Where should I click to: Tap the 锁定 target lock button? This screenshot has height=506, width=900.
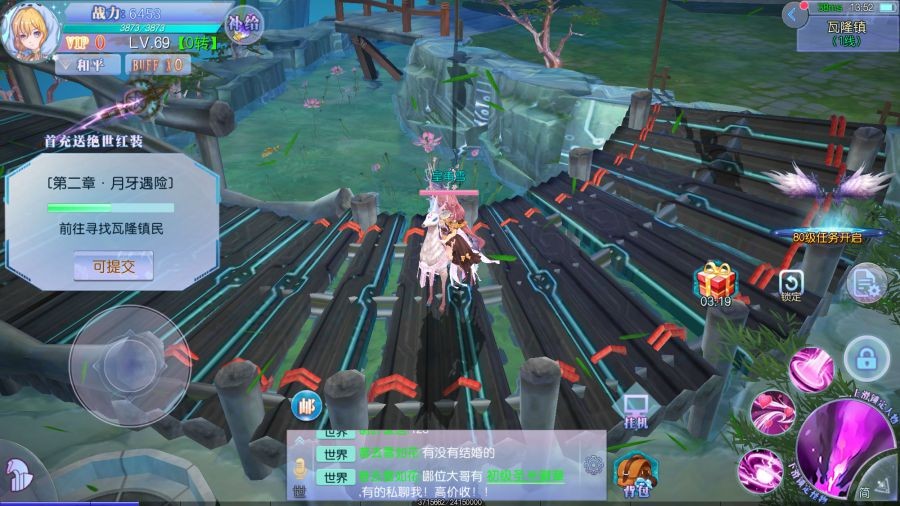[x=791, y=285]
